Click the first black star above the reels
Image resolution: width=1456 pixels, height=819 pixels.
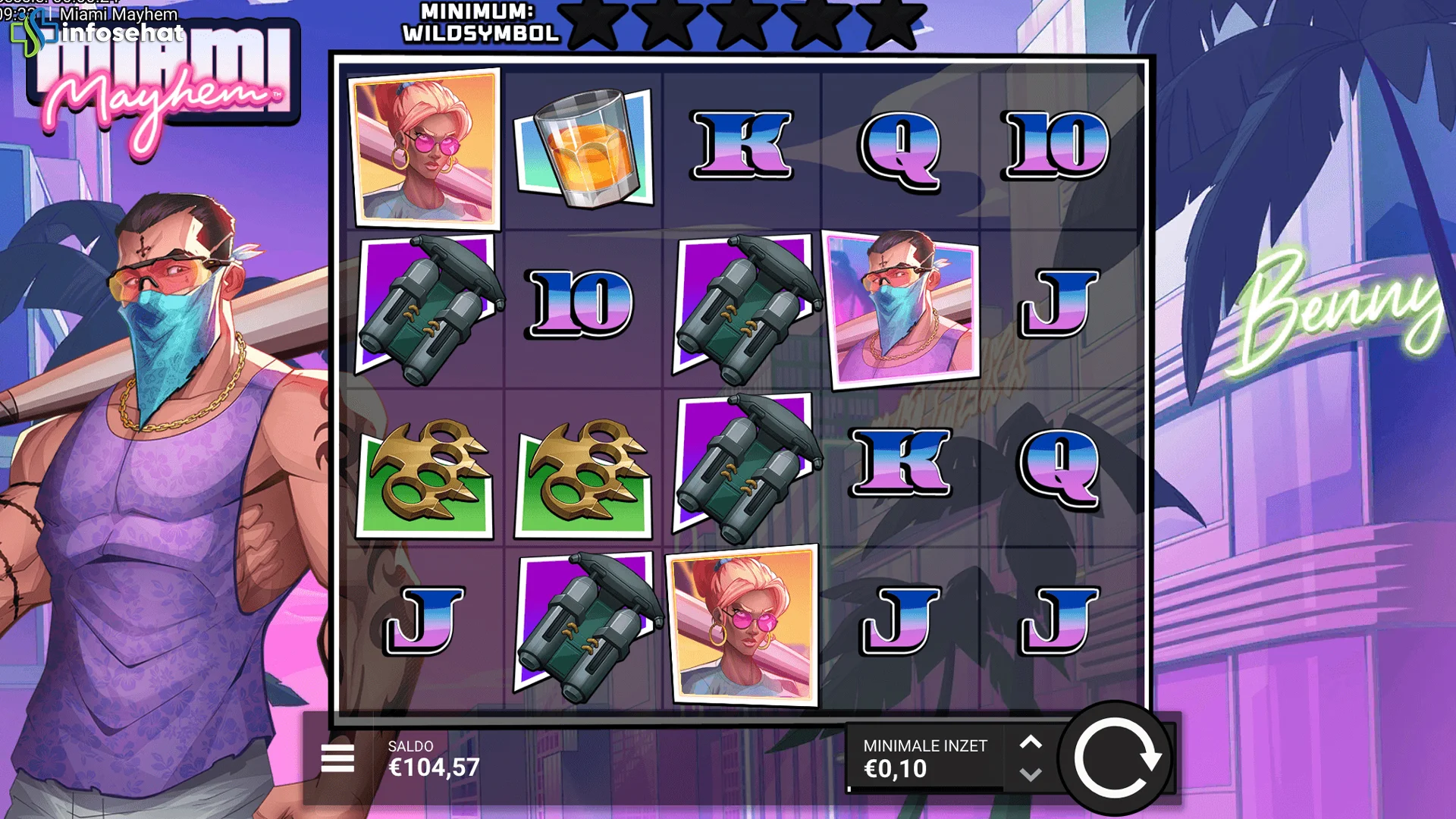coord(595,23)
